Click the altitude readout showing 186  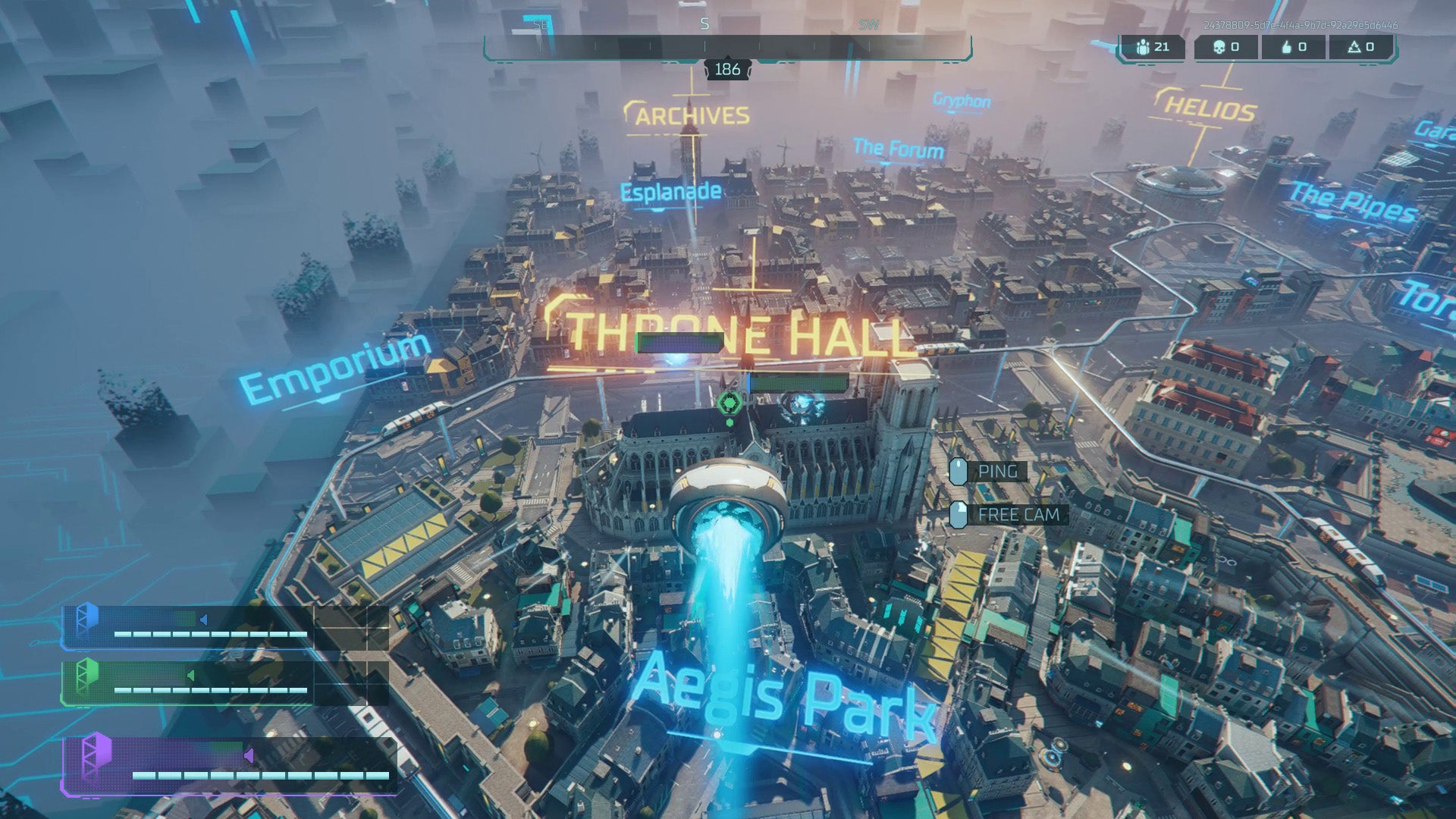click(x=728, y=71)
